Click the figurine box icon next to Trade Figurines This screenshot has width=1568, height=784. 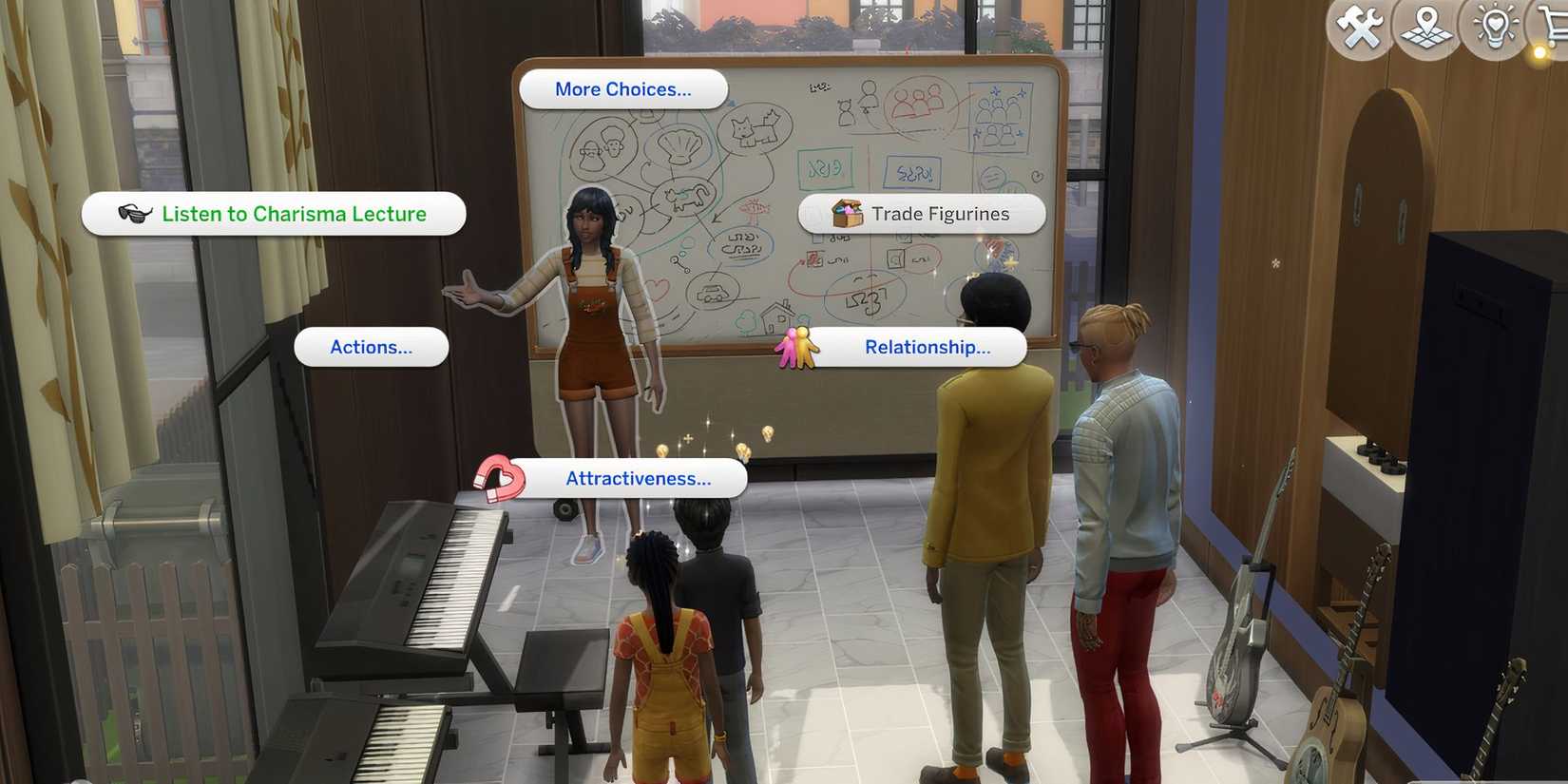[x=841, y=213]
